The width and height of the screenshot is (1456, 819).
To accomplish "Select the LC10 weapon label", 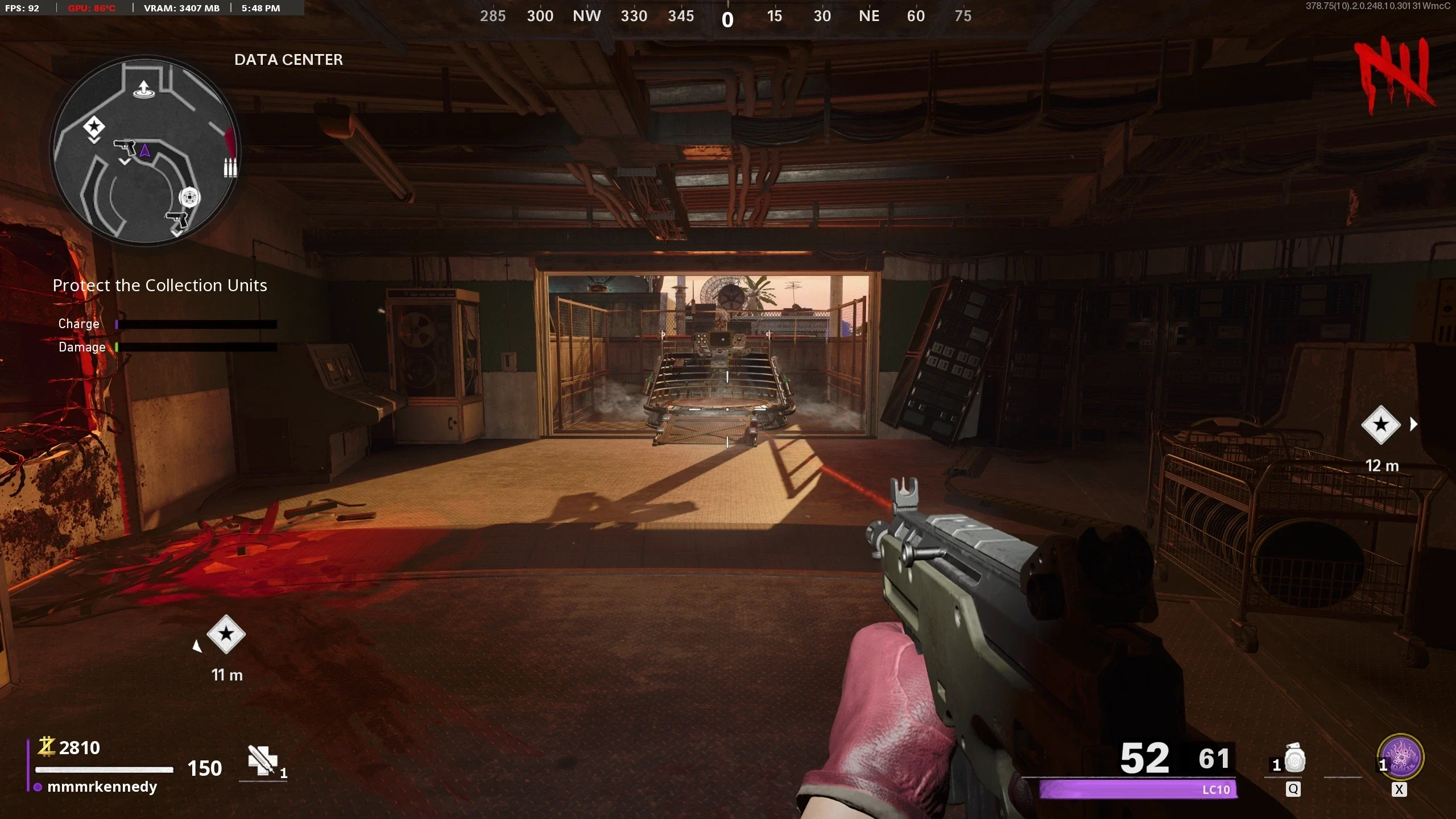I will pyautogui.click(x=1216, y=789).
